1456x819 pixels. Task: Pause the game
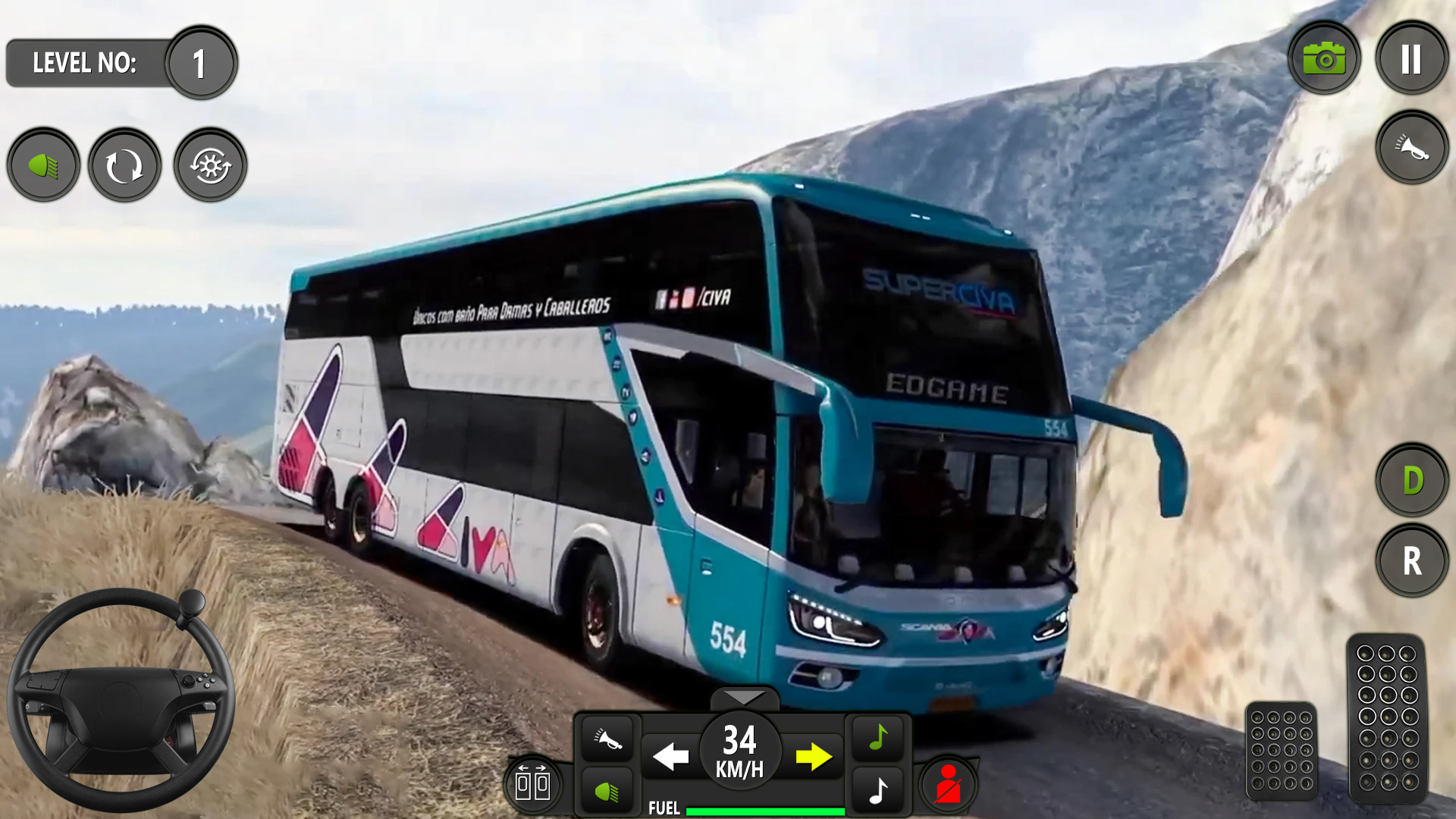coord(1410,58)
